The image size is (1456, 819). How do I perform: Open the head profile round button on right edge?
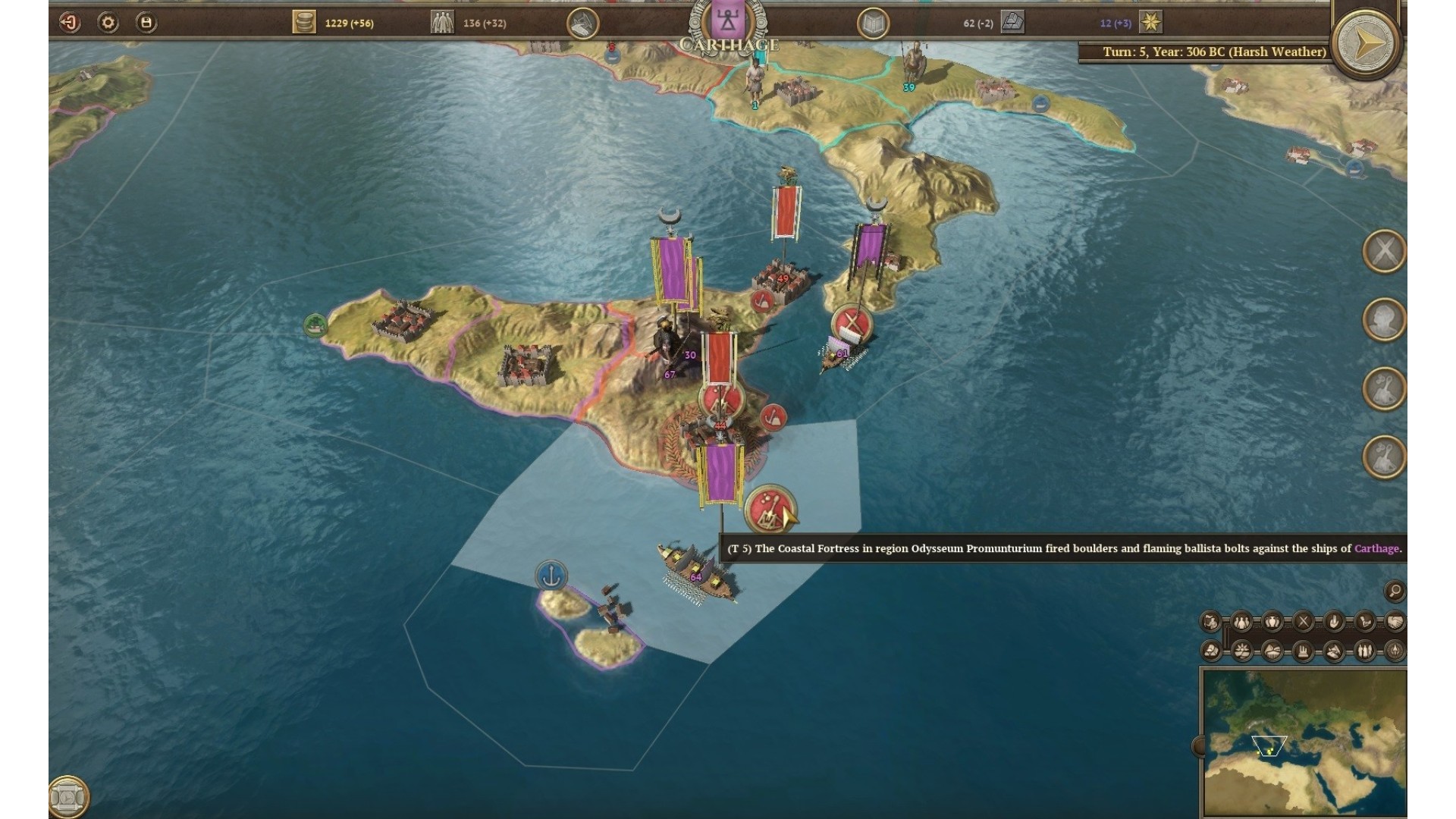(1385, 319)
